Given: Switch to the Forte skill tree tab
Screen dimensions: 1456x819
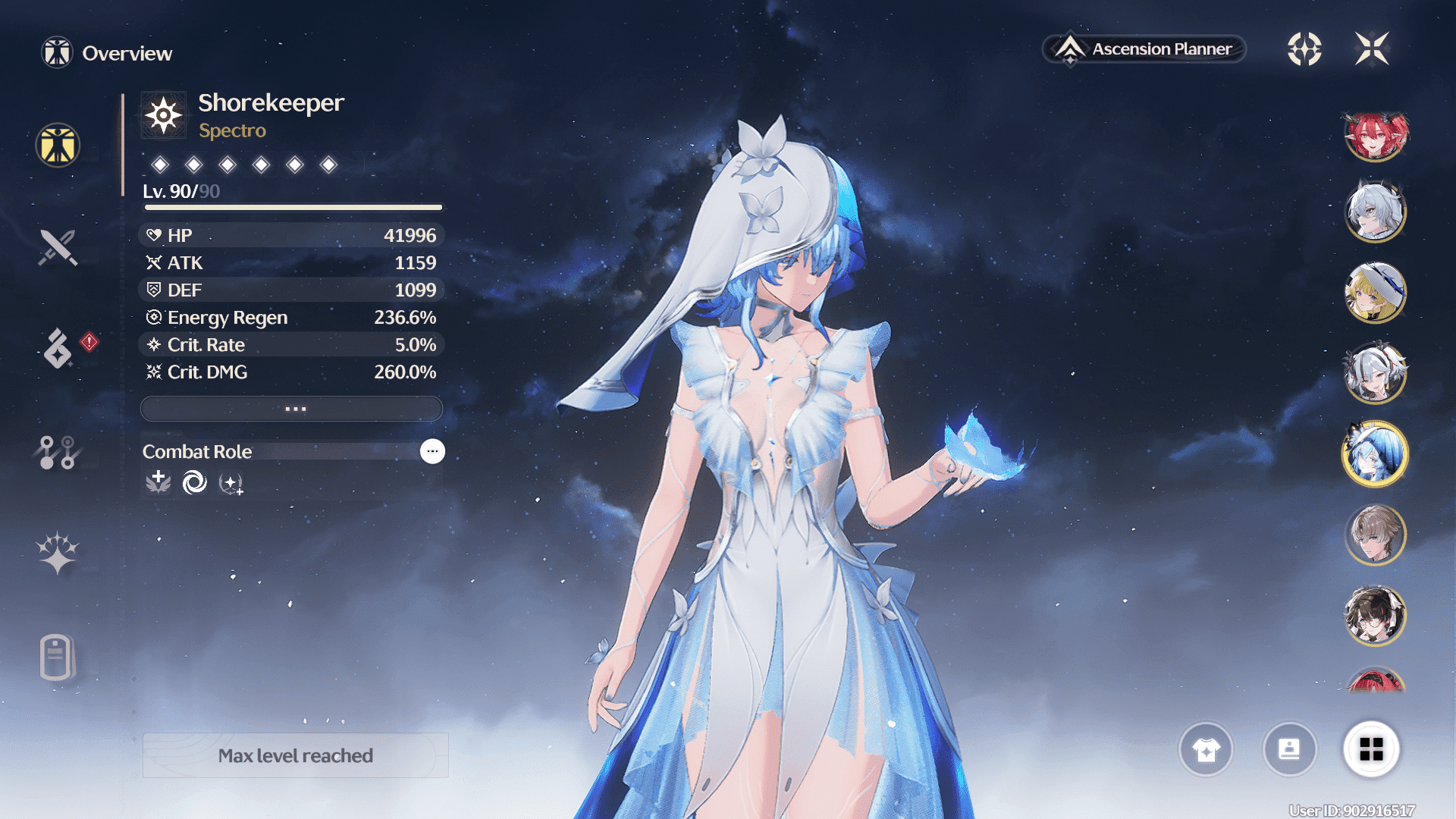Looking at the screenshot, I should tap(57, 452).
